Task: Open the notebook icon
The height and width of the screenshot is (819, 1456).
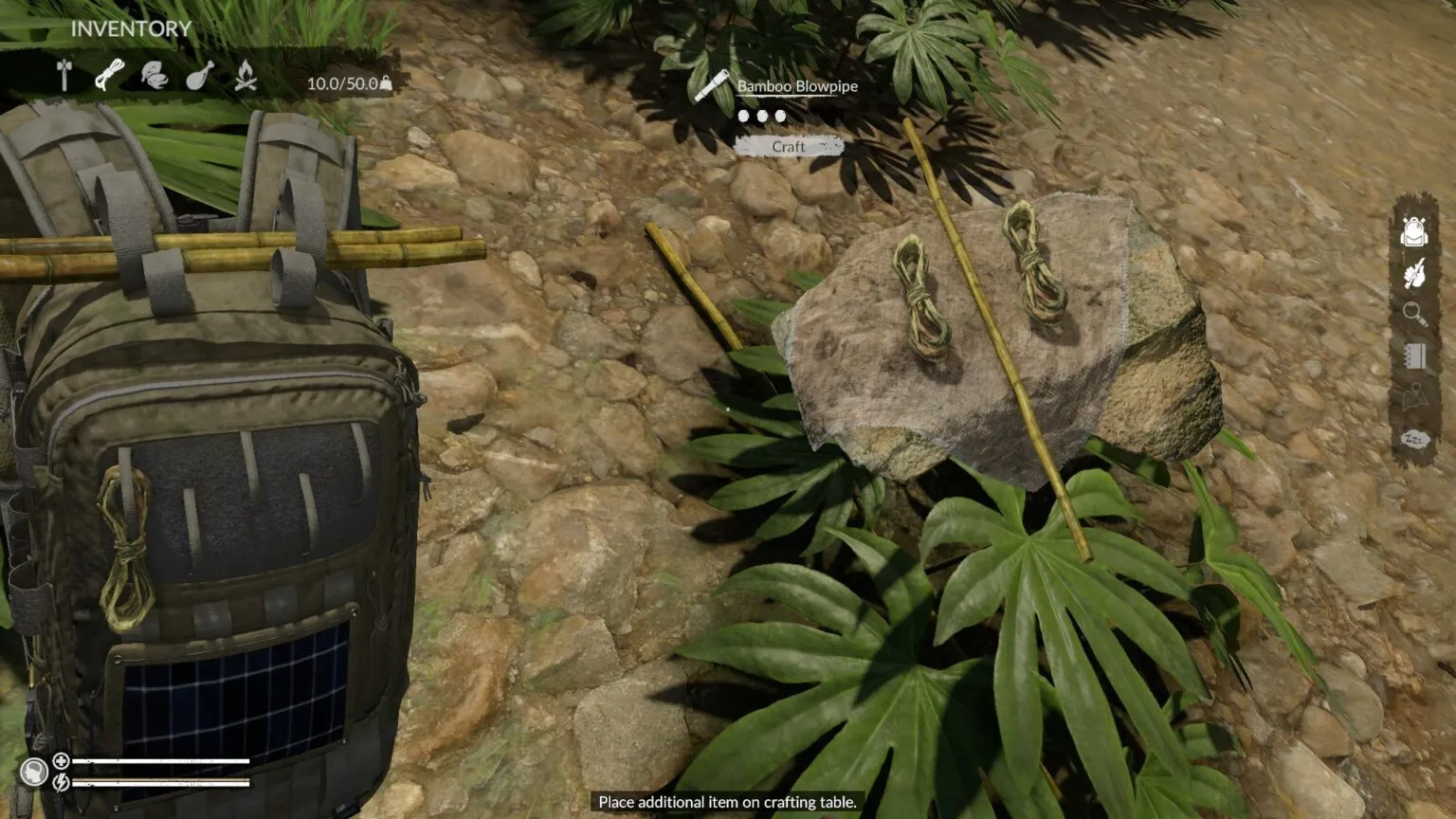Action: (1414, 355)
